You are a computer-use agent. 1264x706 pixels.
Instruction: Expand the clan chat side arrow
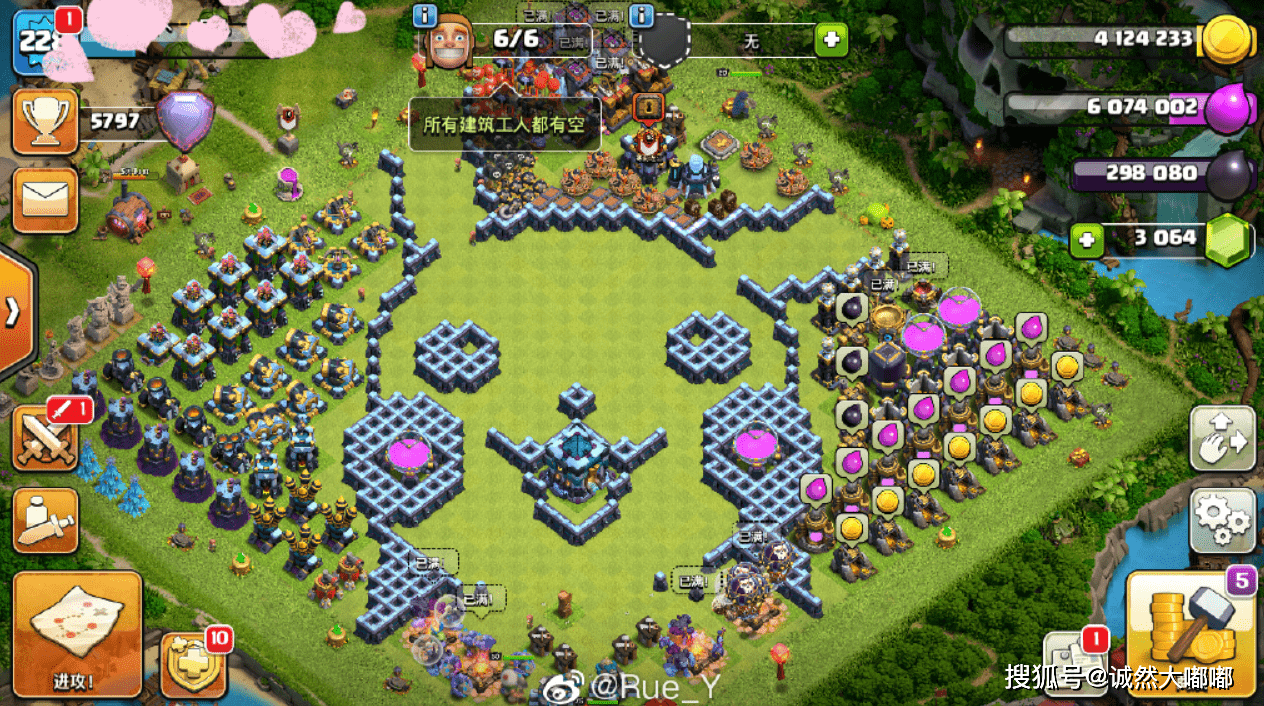(14, 312)
